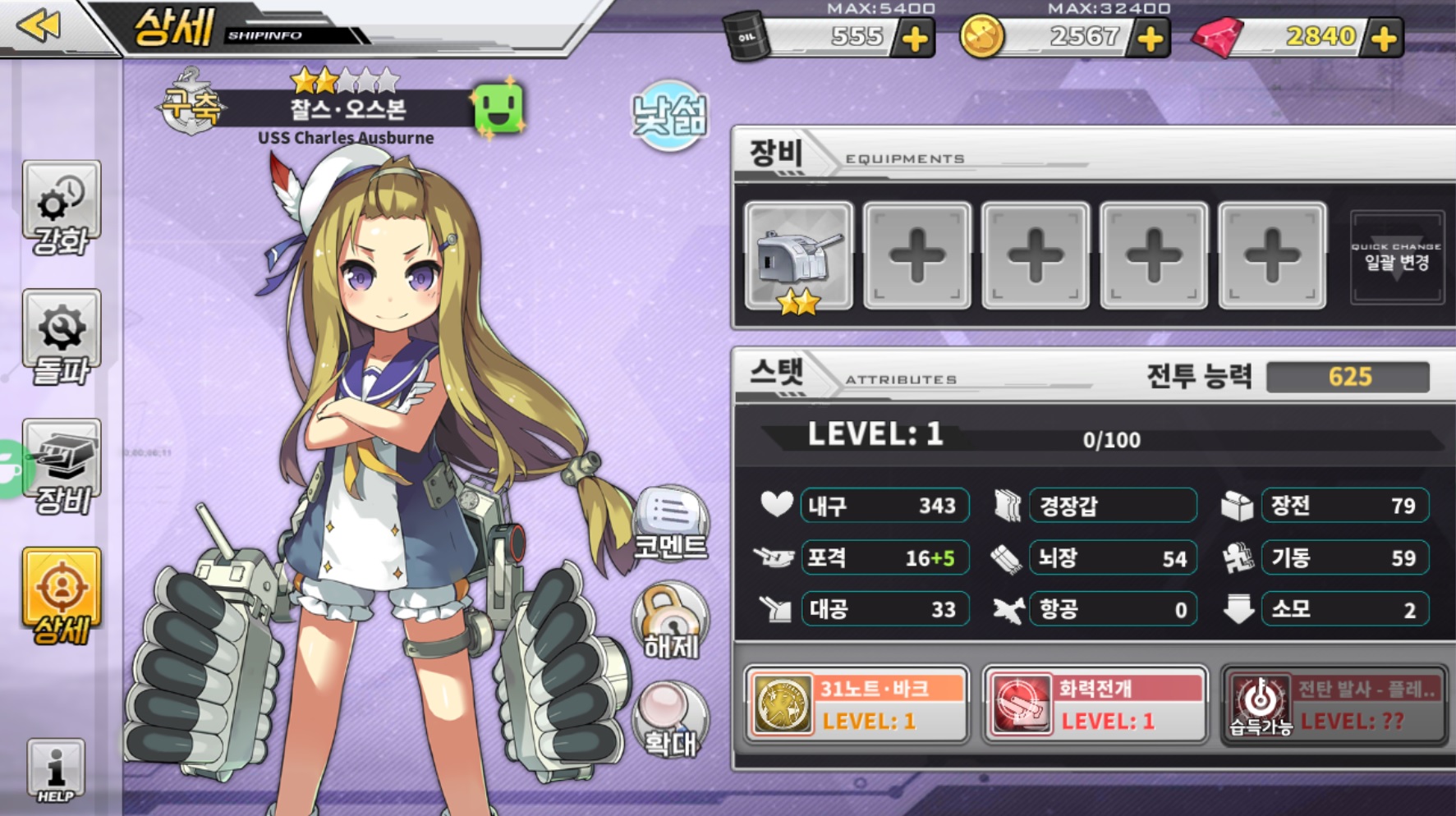Open the HELP info button
Image resolution: width=1456 pixels, height=816 pixels.
56,770
